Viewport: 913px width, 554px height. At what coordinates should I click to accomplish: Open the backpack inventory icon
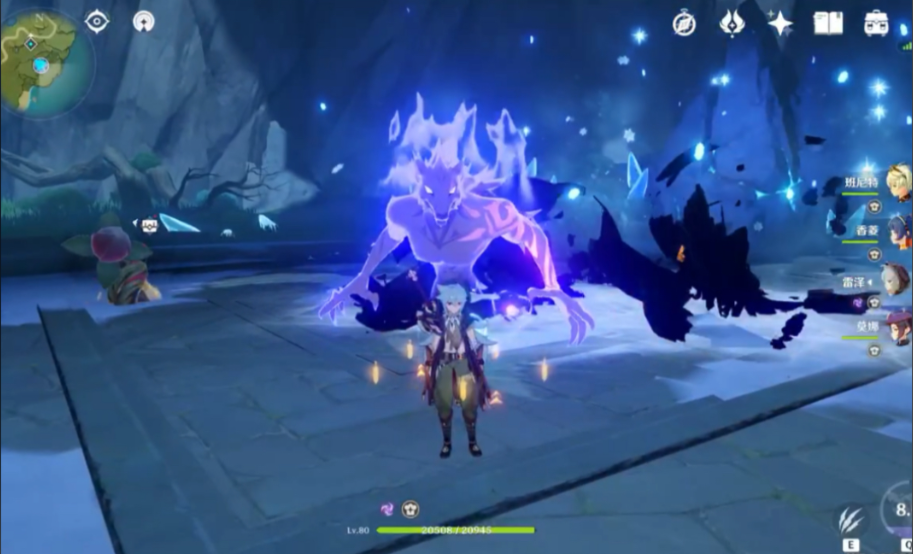pos(876,23)
